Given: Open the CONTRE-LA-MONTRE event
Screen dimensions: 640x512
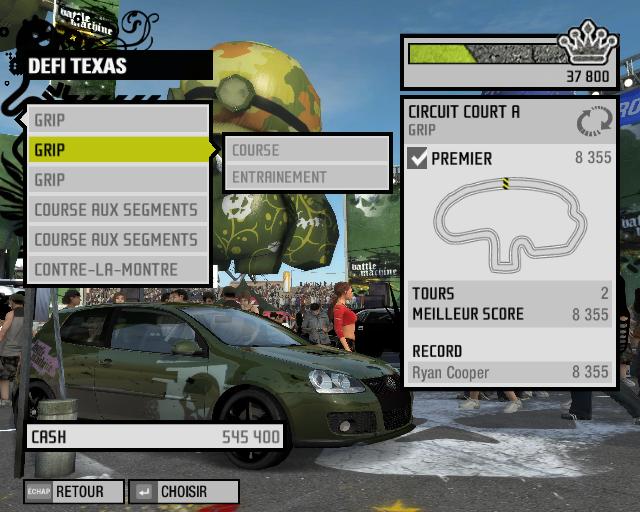Looking at the screenshot, I should 118,269.
